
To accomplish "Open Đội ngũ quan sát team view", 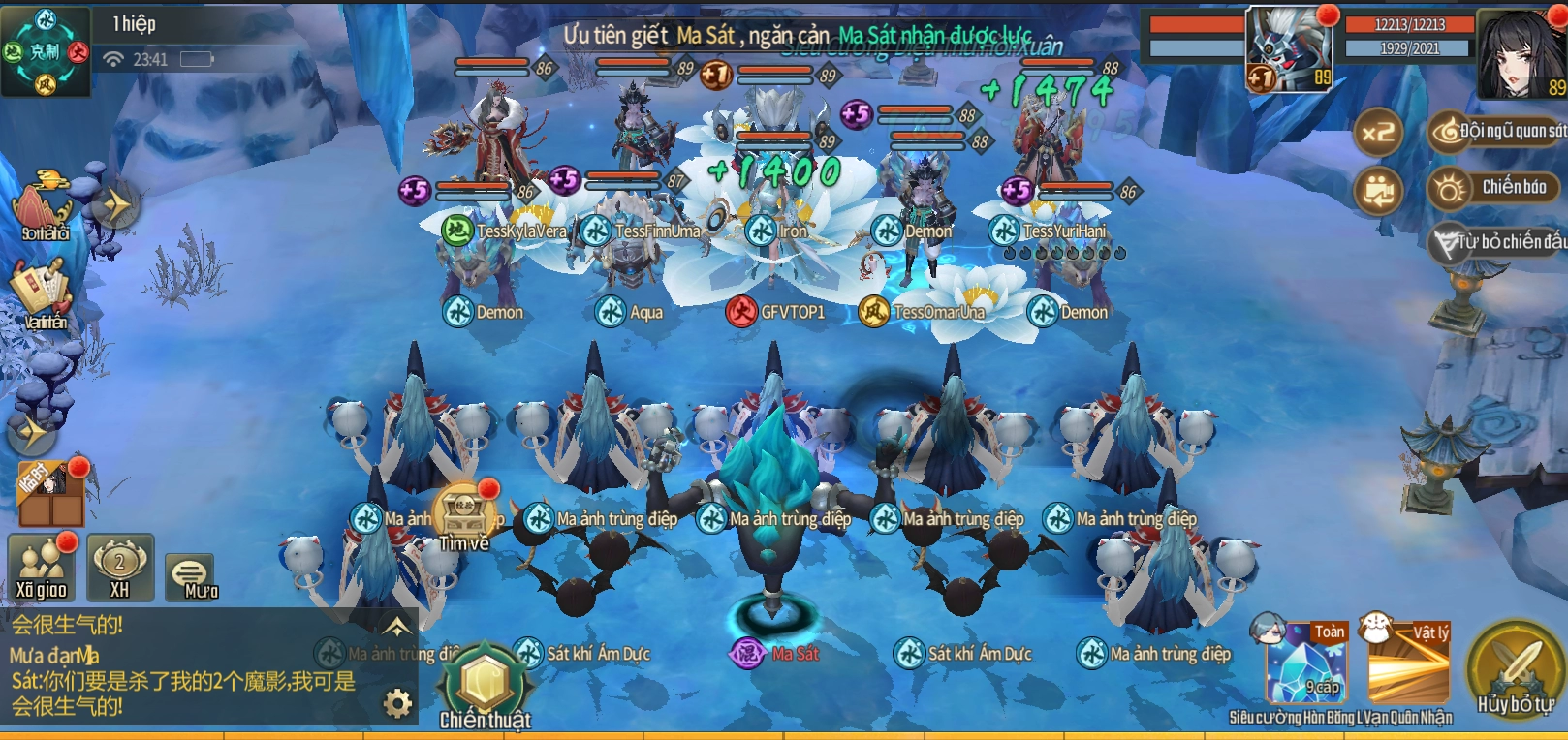I will [x=1497, y=131].
